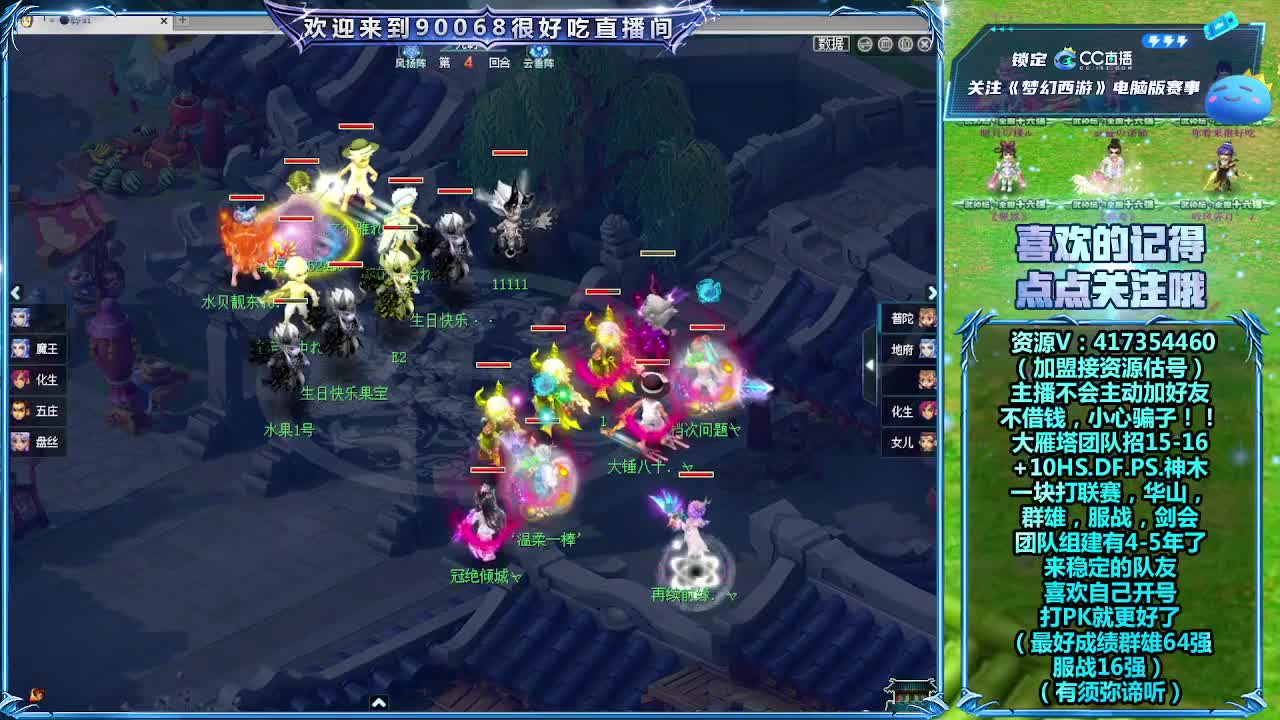Select the 魔王 portrait in the left sidebar
Screen dimensions: 1280x720
30,349
